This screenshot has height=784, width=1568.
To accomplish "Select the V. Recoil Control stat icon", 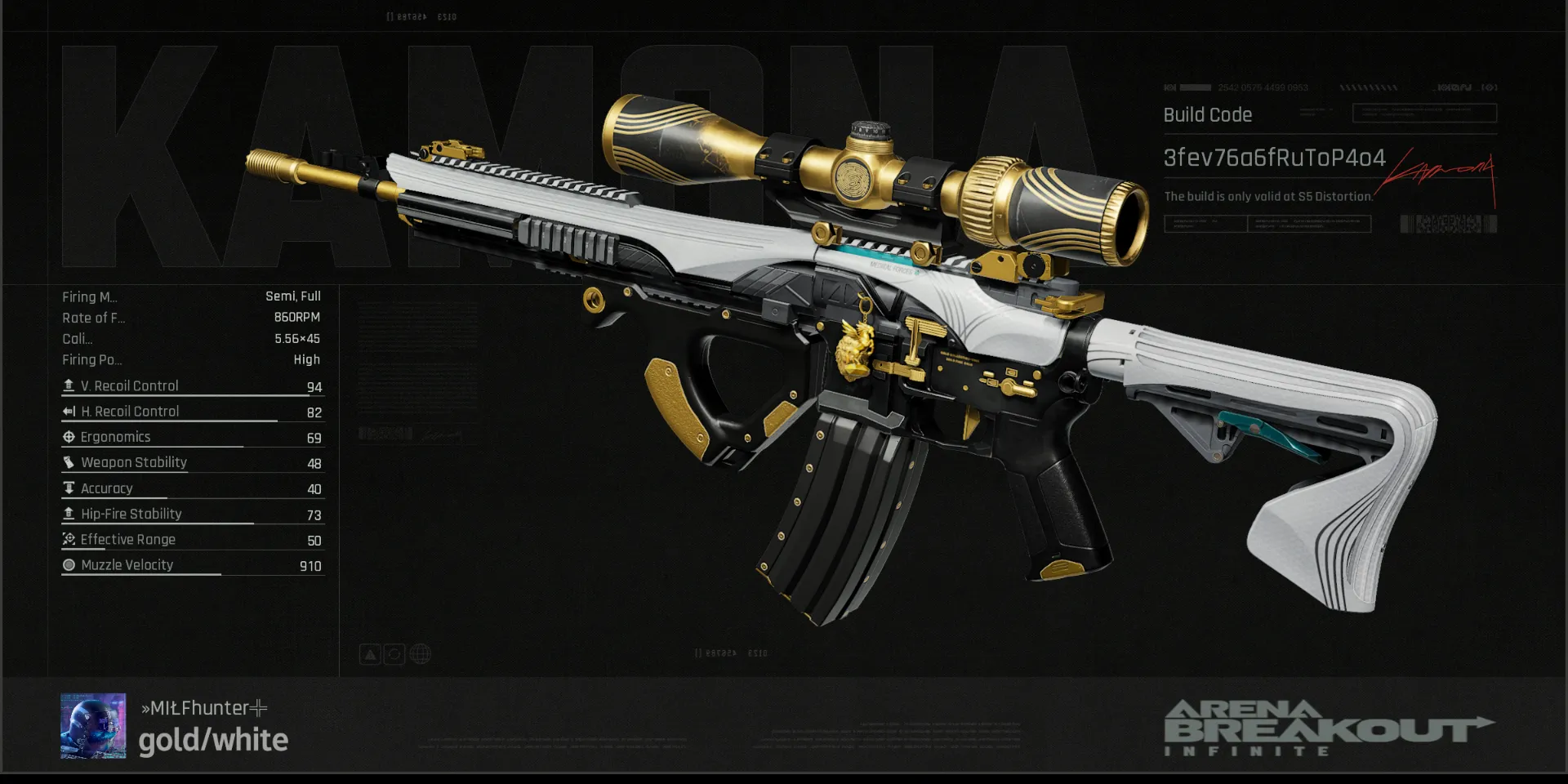I will 69,385.
